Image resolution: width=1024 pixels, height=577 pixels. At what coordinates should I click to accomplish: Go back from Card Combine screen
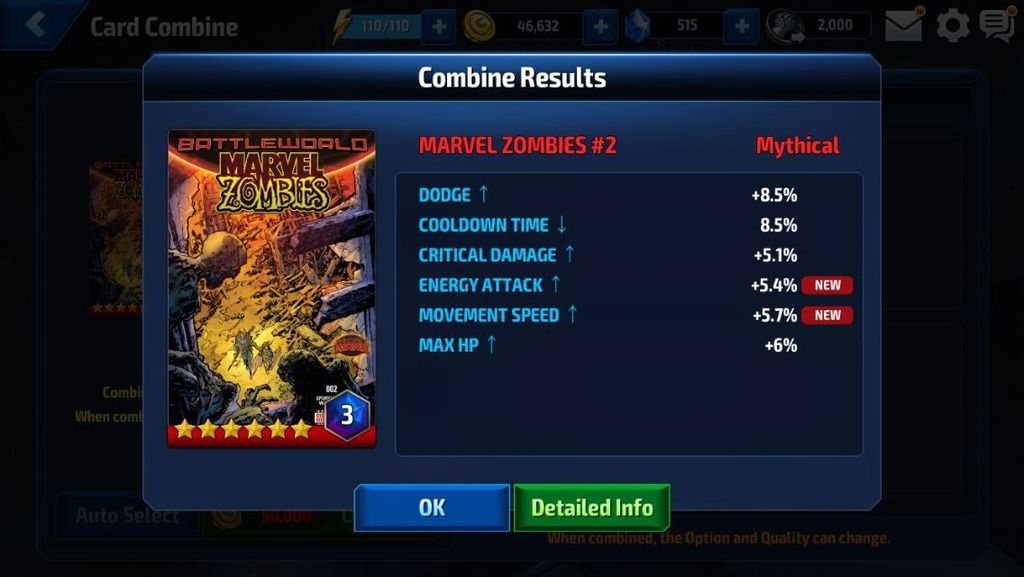(37, 25)
